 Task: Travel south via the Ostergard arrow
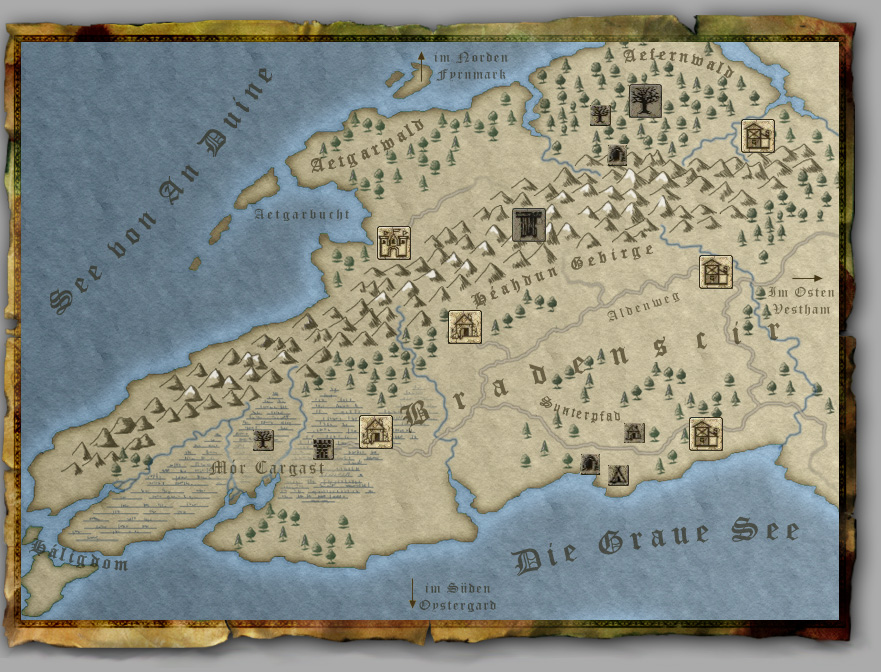pos(412,593)
